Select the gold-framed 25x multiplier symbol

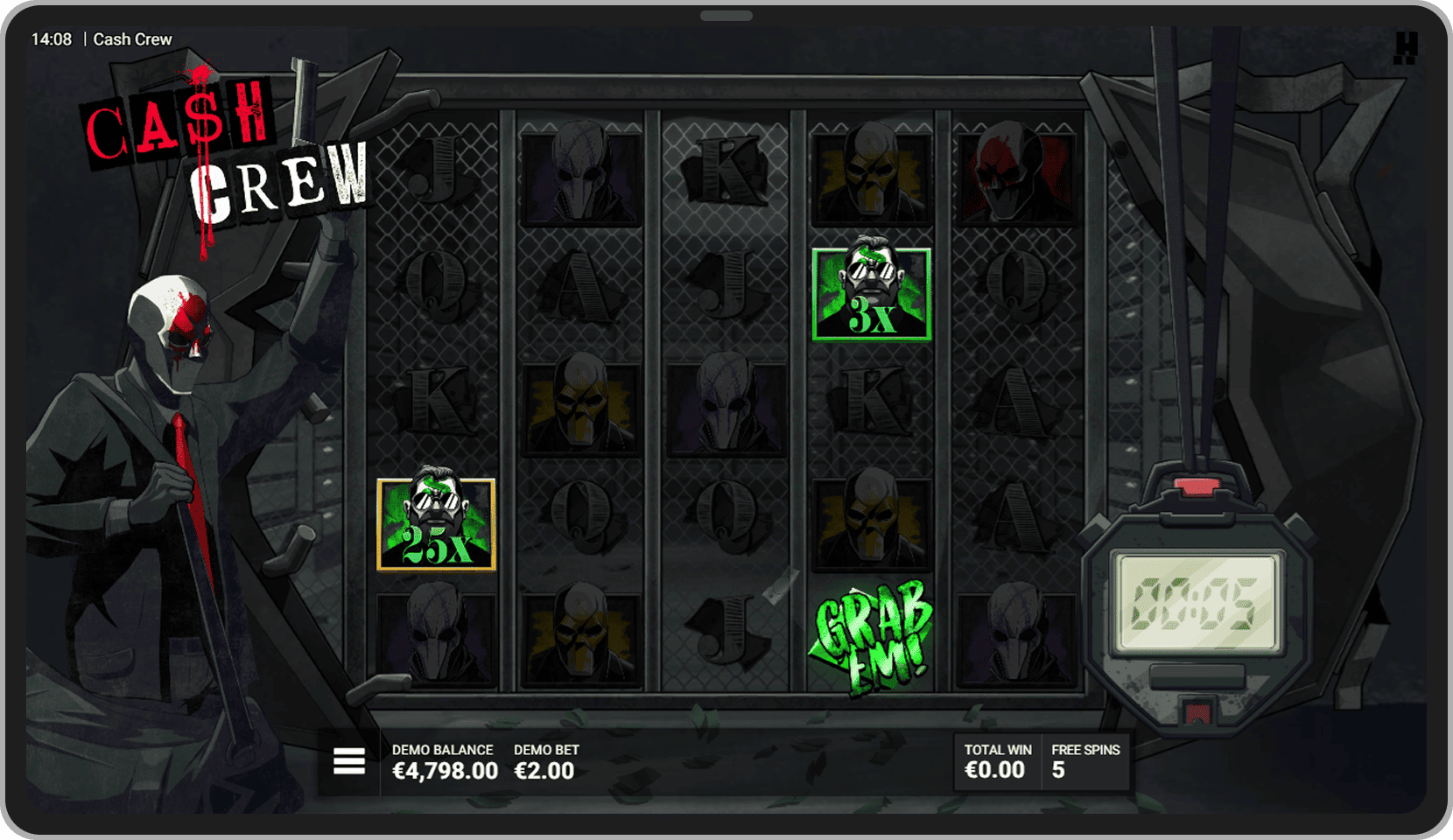[x=437, y=523]
